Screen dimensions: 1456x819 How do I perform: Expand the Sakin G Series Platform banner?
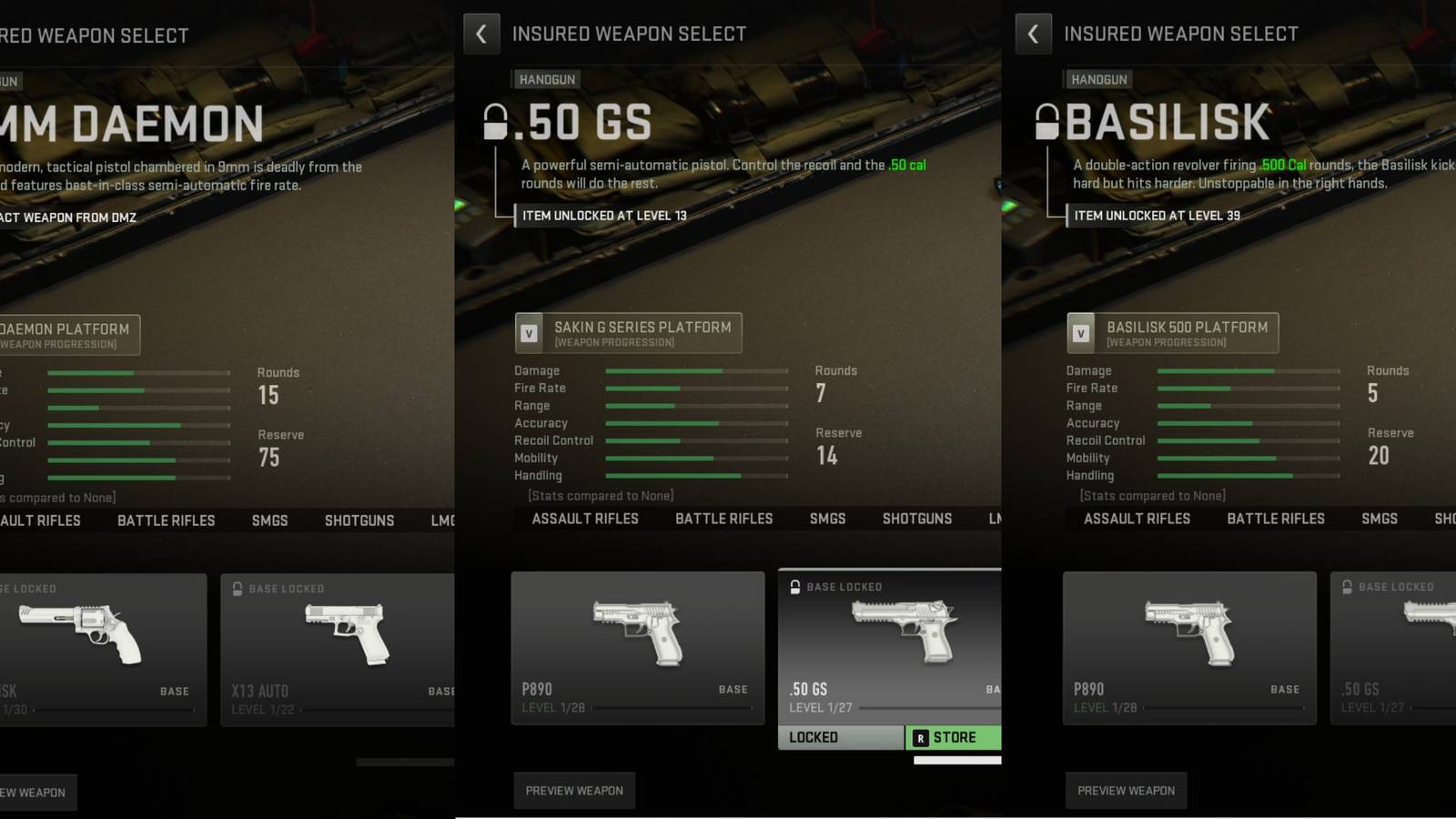628,332
